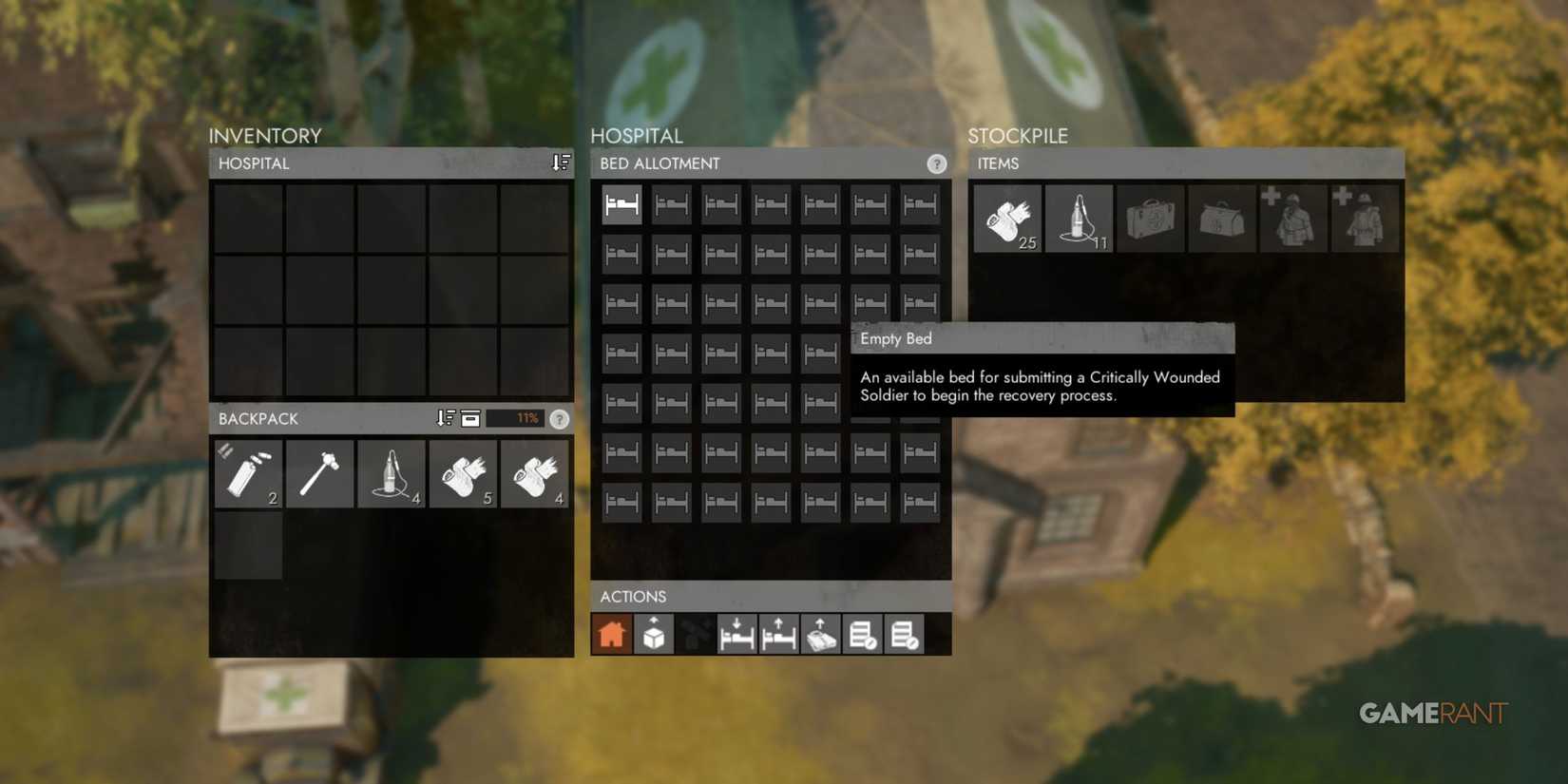Select the Bandages stack in the Stockpile
The width and height of the screenshot is (1568, 784).
click(x=1007, y=217)
